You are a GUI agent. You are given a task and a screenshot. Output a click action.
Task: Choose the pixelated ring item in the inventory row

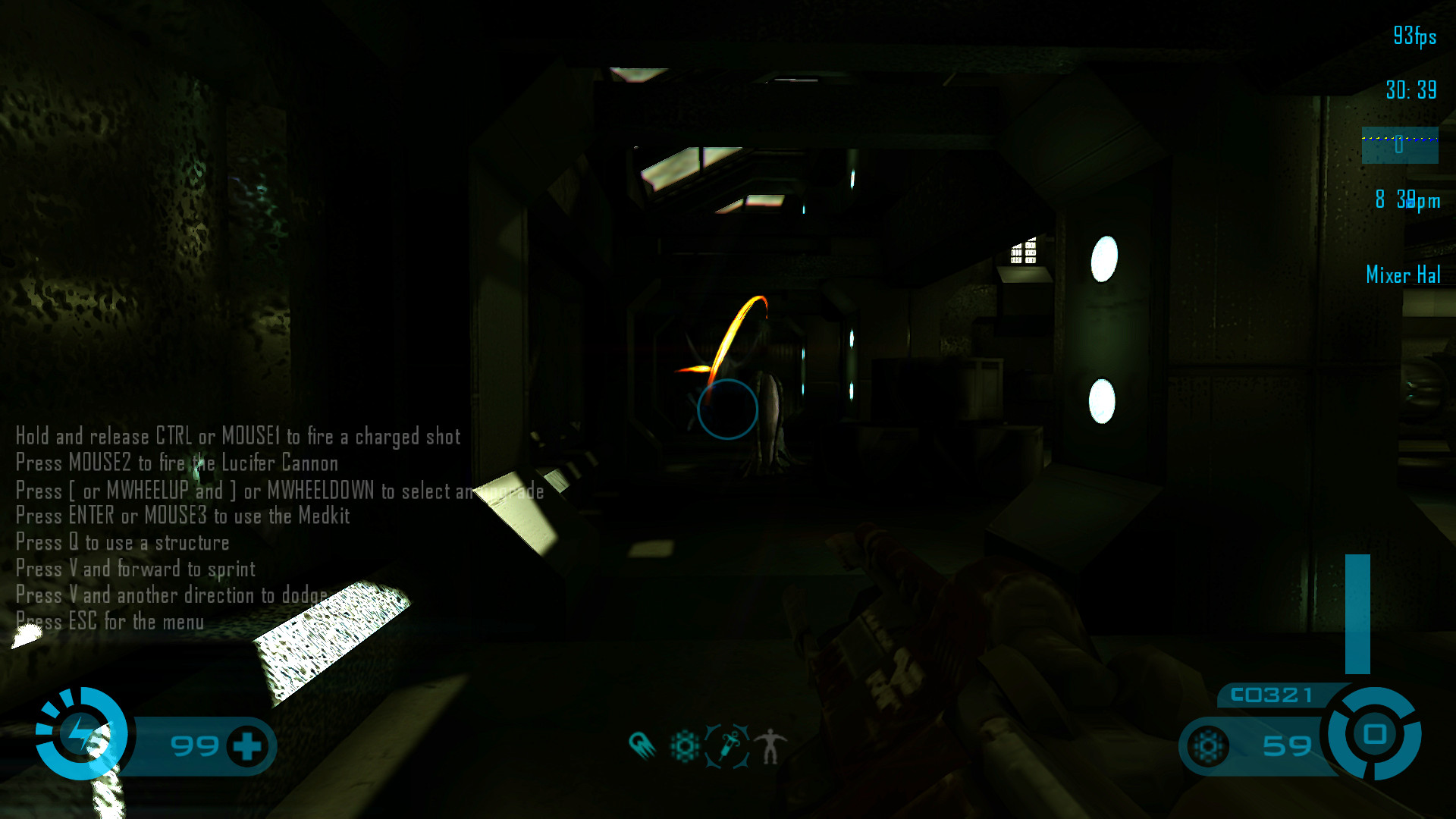click(x=685, y=746)
